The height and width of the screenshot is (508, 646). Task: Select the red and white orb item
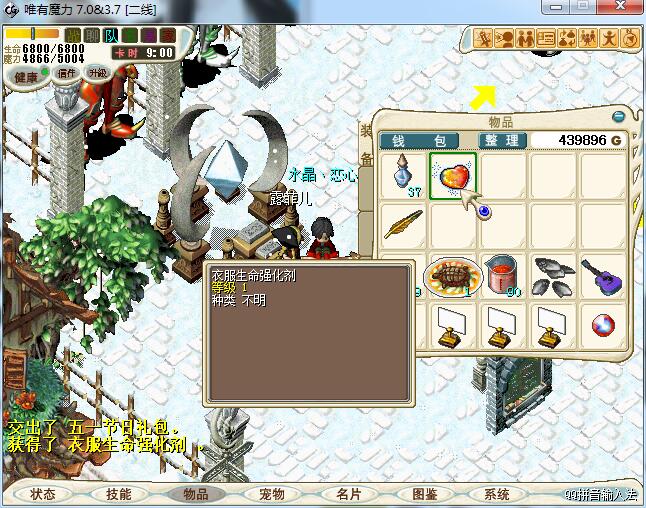(602, 324)
